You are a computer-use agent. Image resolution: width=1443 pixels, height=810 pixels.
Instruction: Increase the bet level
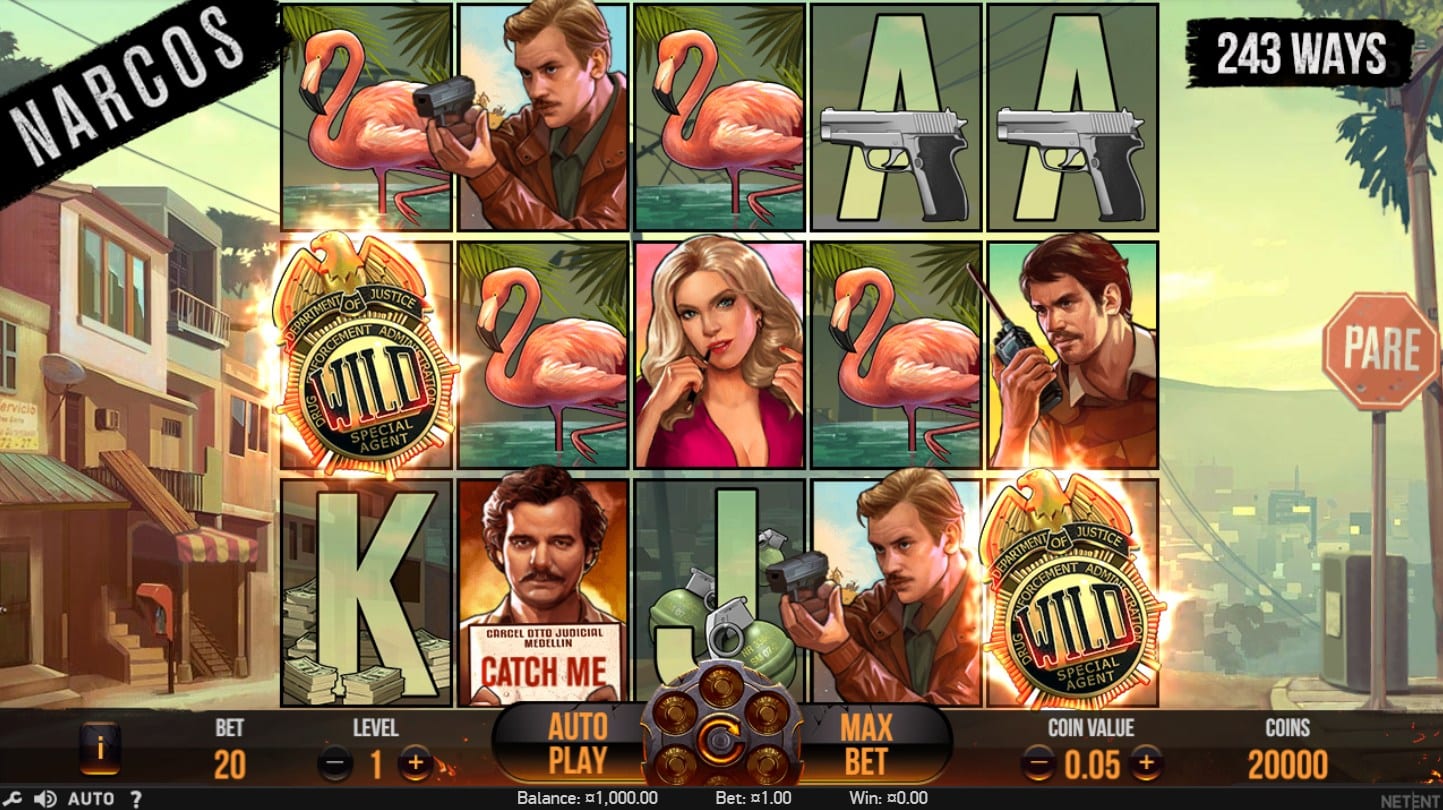click(415, 766)
